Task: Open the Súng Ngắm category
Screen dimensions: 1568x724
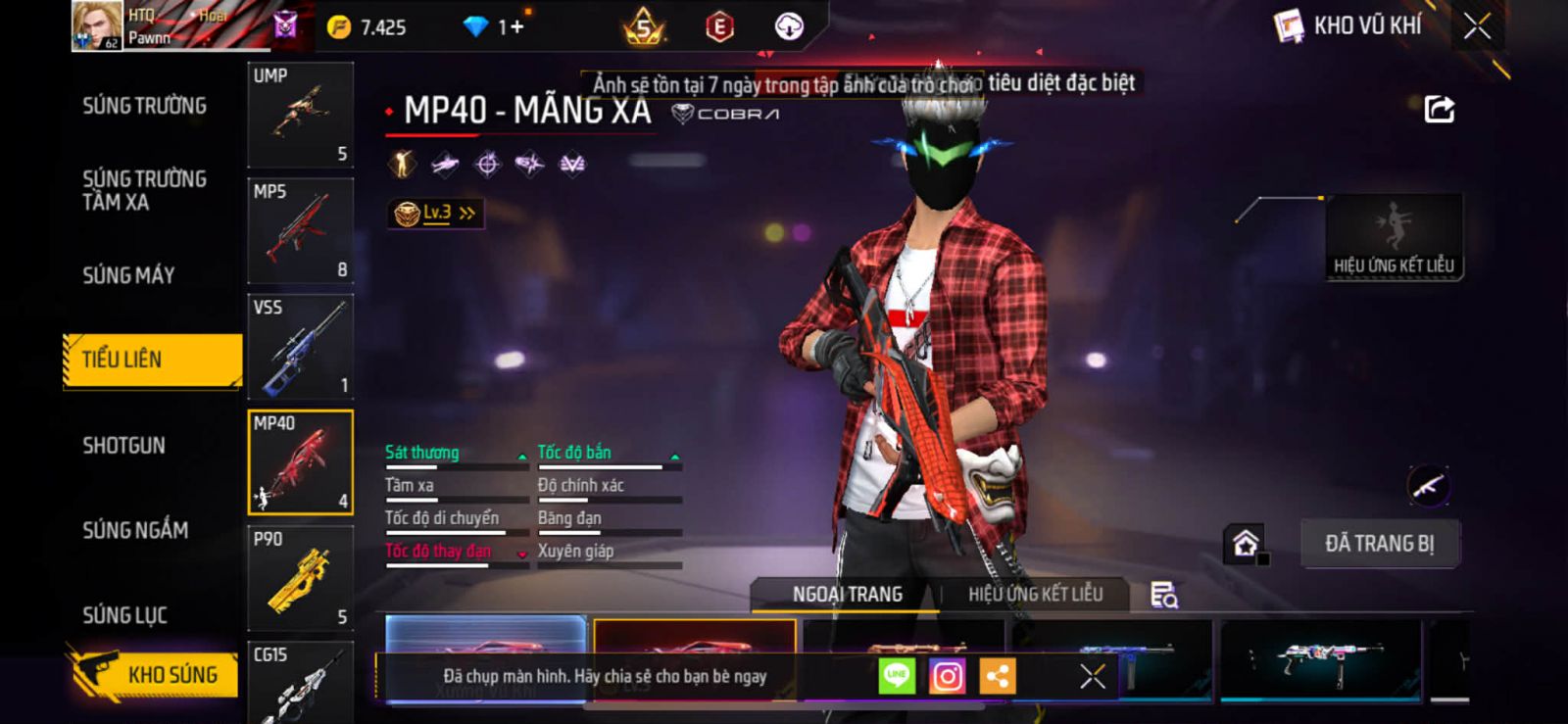Action: tap(135, 530)
